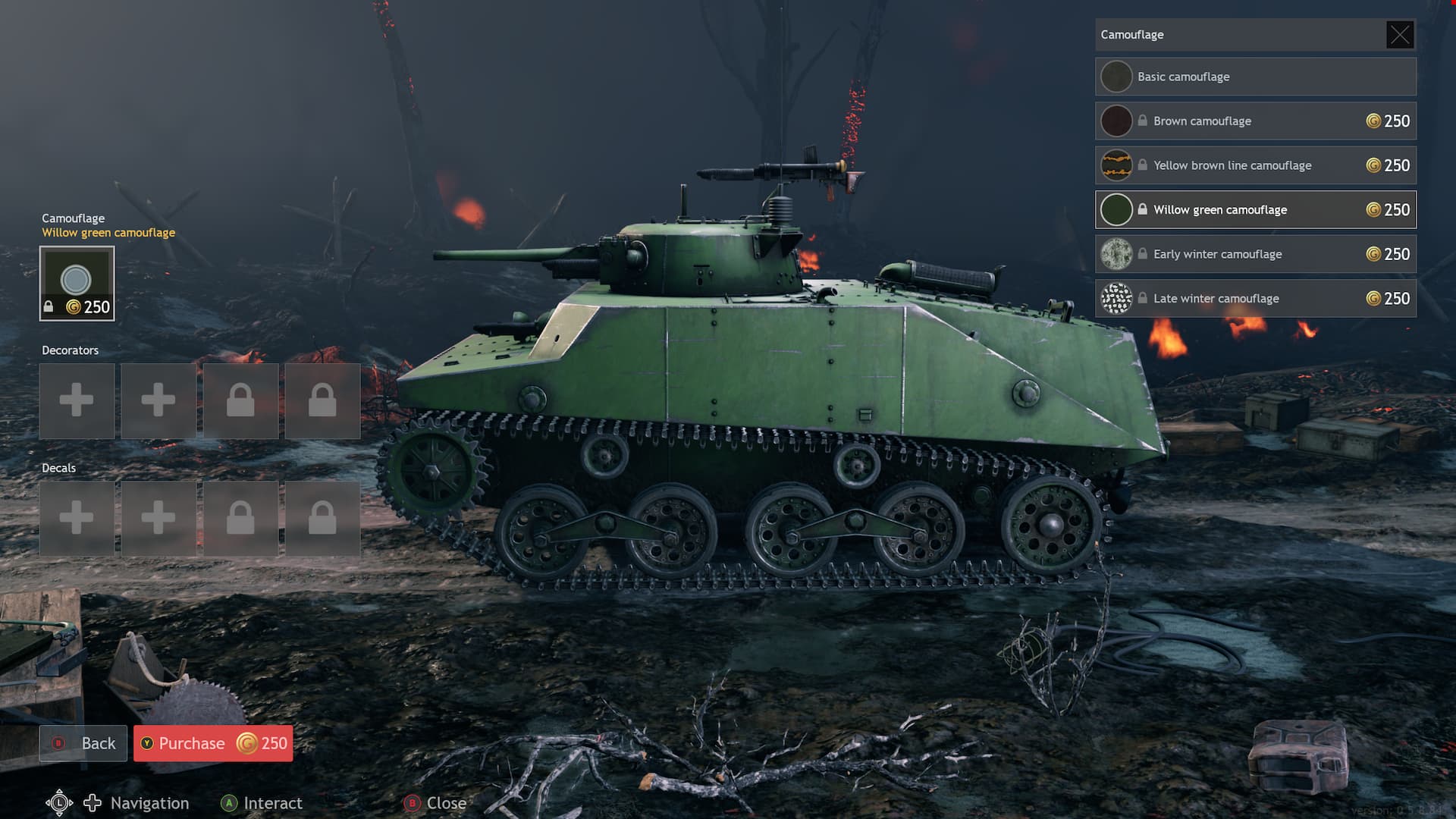
Task: Click the Back button
Action: (83, 744)
